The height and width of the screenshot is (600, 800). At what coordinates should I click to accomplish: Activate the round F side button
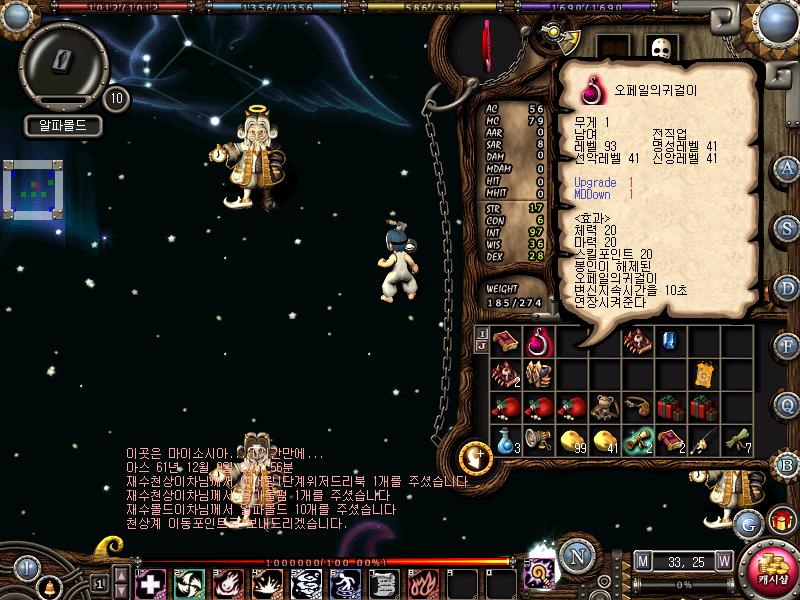click(x=787, y=345)
